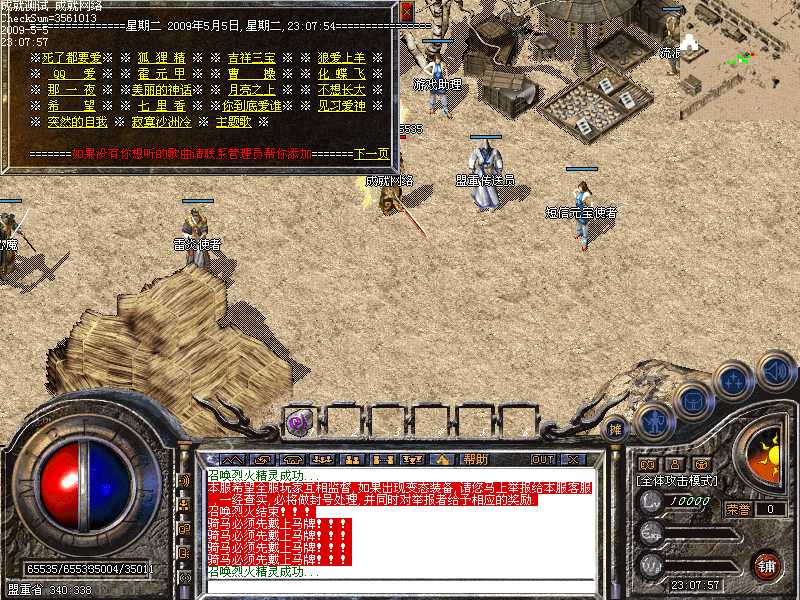Pick the song 狼爱上羊
Screen dimensions: 800x600
[x=341, y=58]
